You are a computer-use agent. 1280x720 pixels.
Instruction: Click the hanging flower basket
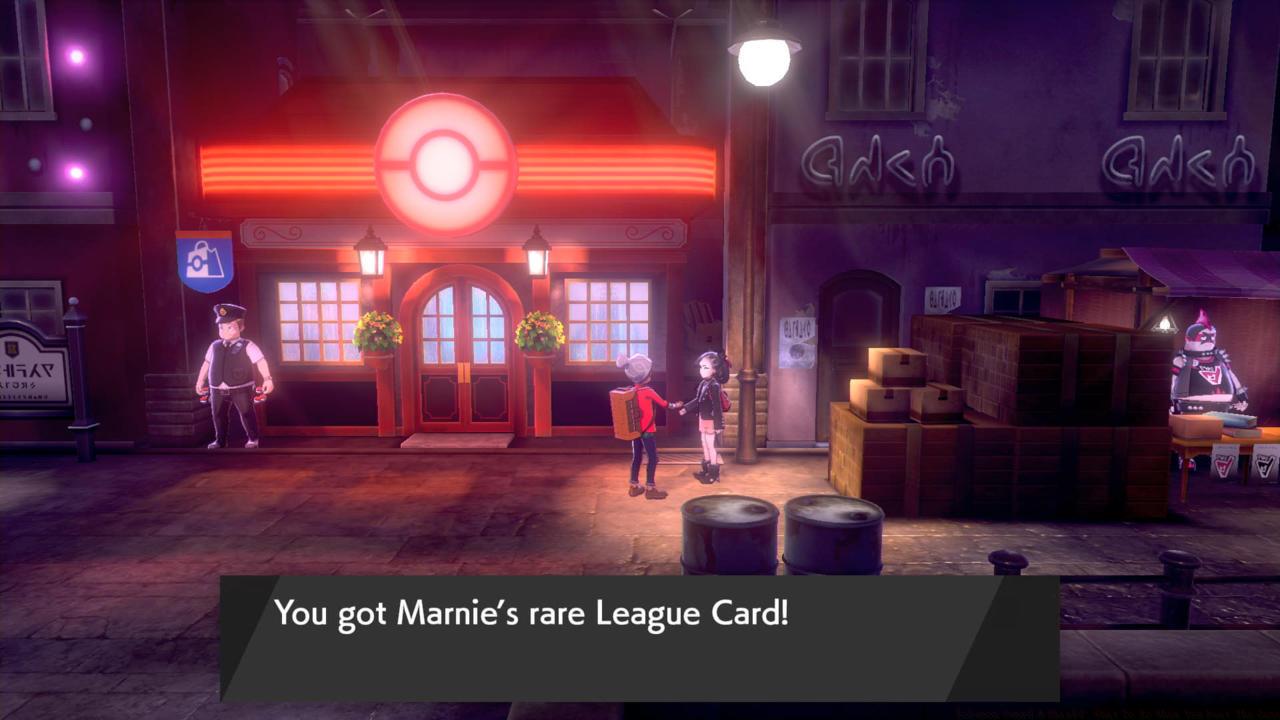click(378, 330)
